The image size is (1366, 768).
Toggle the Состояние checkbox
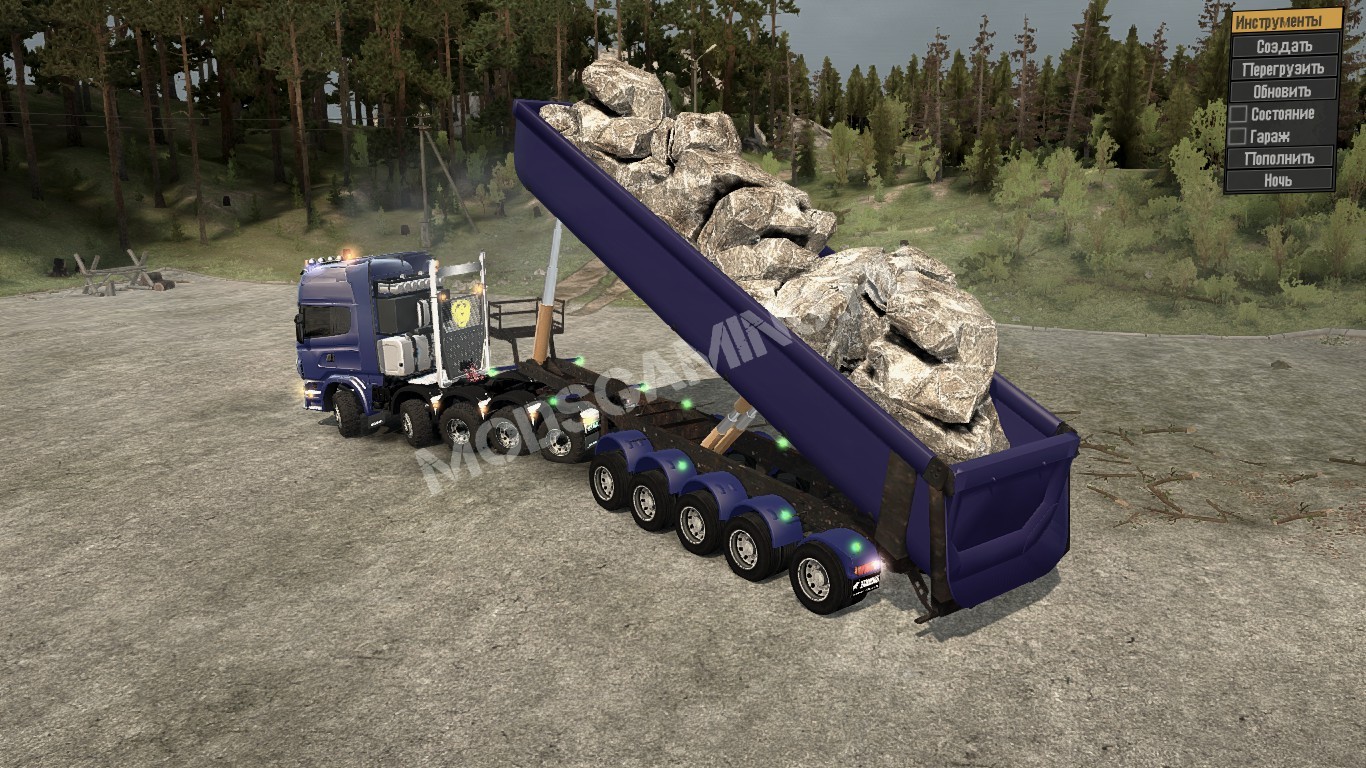(x=1238, y=113)
